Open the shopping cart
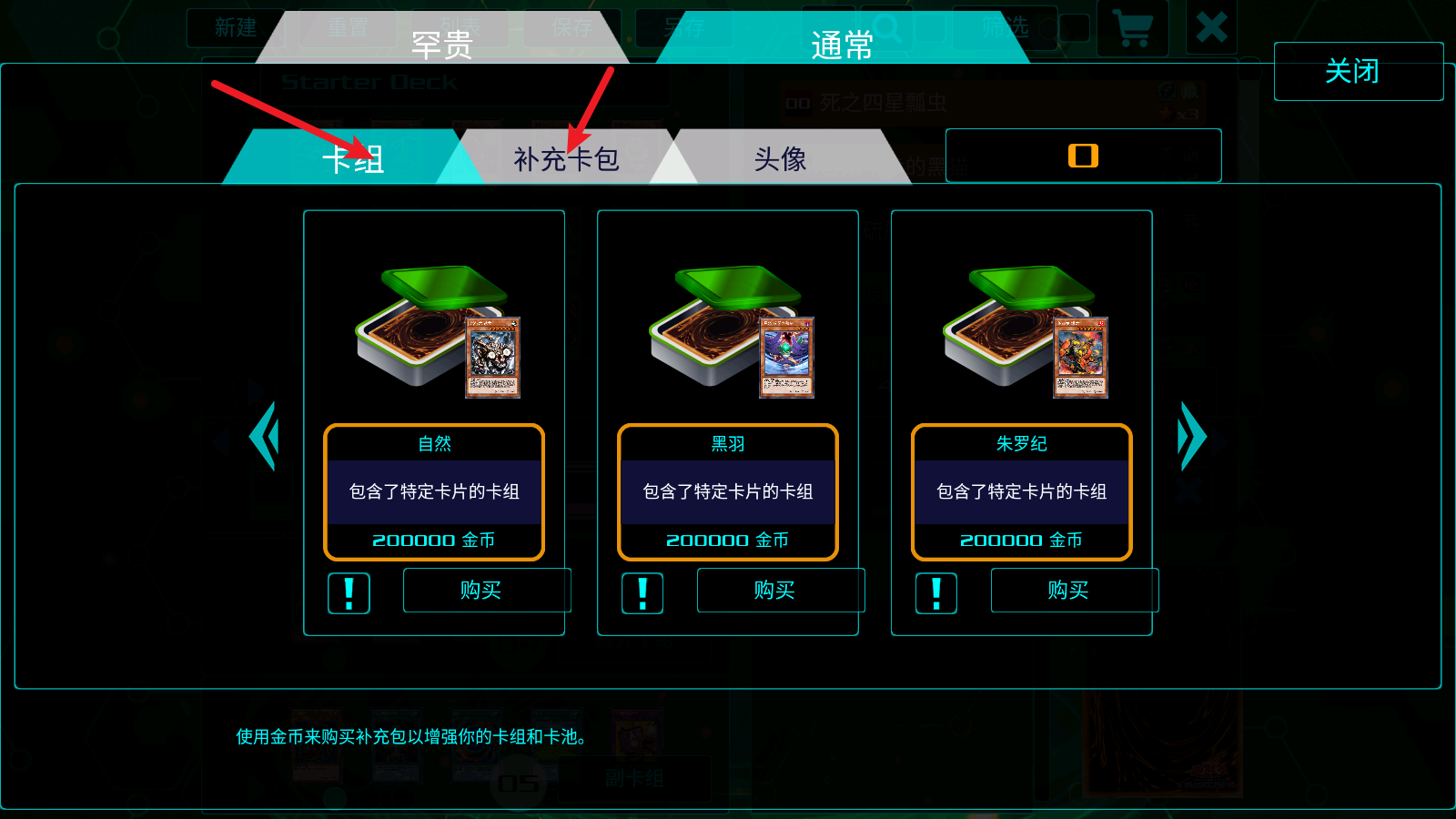The width and height of the screenshot is (1456, 819). coord(1133,28)
